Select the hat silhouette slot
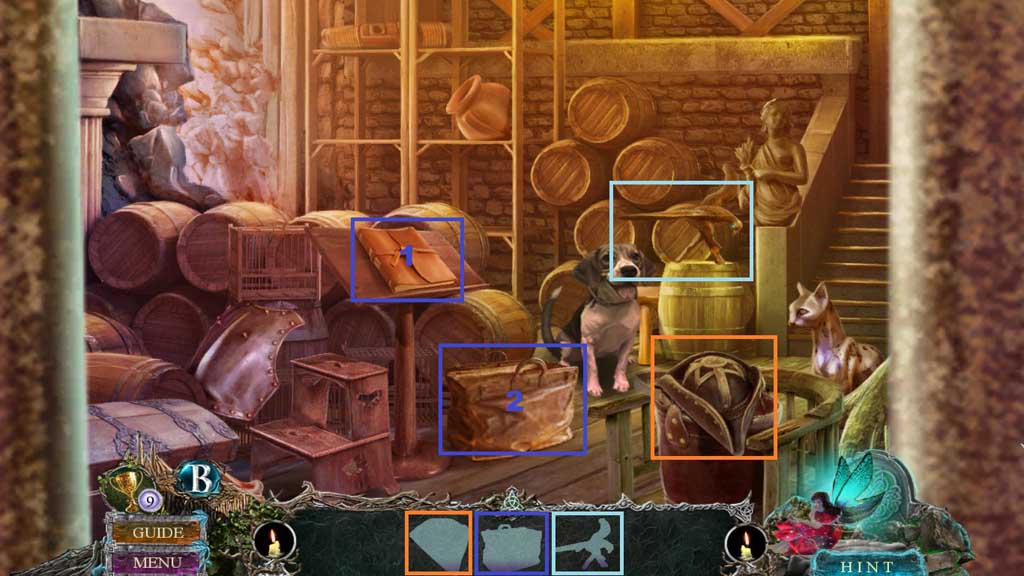The height and width of the screenshot is (576, 1024). pos(438,543)
